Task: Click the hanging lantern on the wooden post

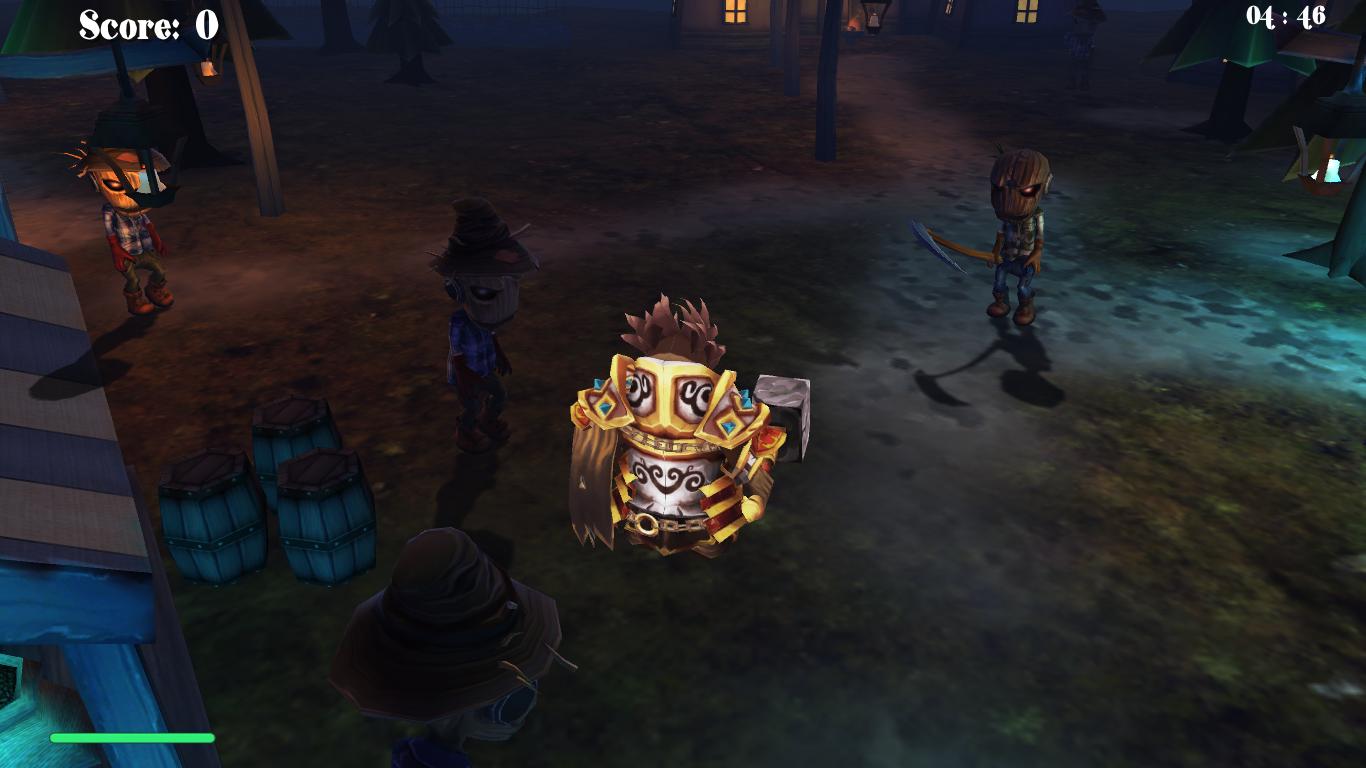Action: tap(210, 68)
